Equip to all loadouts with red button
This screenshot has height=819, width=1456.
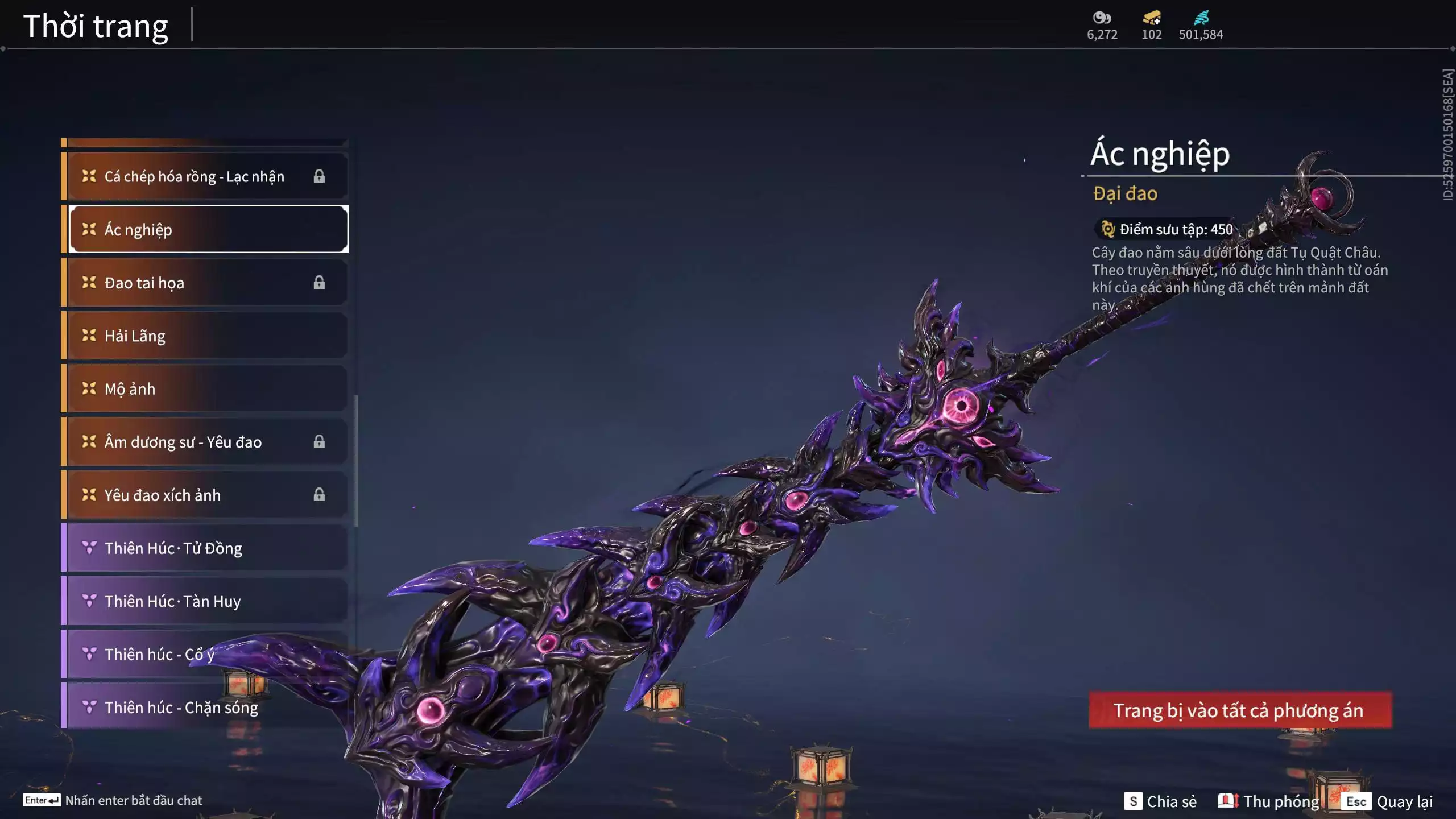click(1240, 710)
